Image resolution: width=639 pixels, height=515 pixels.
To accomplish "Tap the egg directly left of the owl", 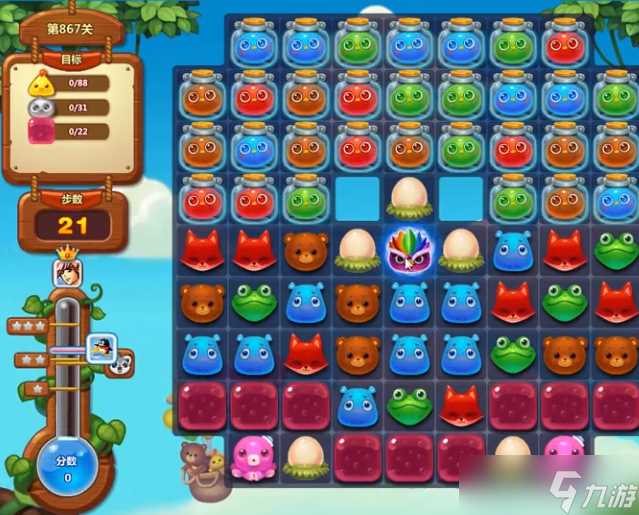I will [x=358, y=251].
